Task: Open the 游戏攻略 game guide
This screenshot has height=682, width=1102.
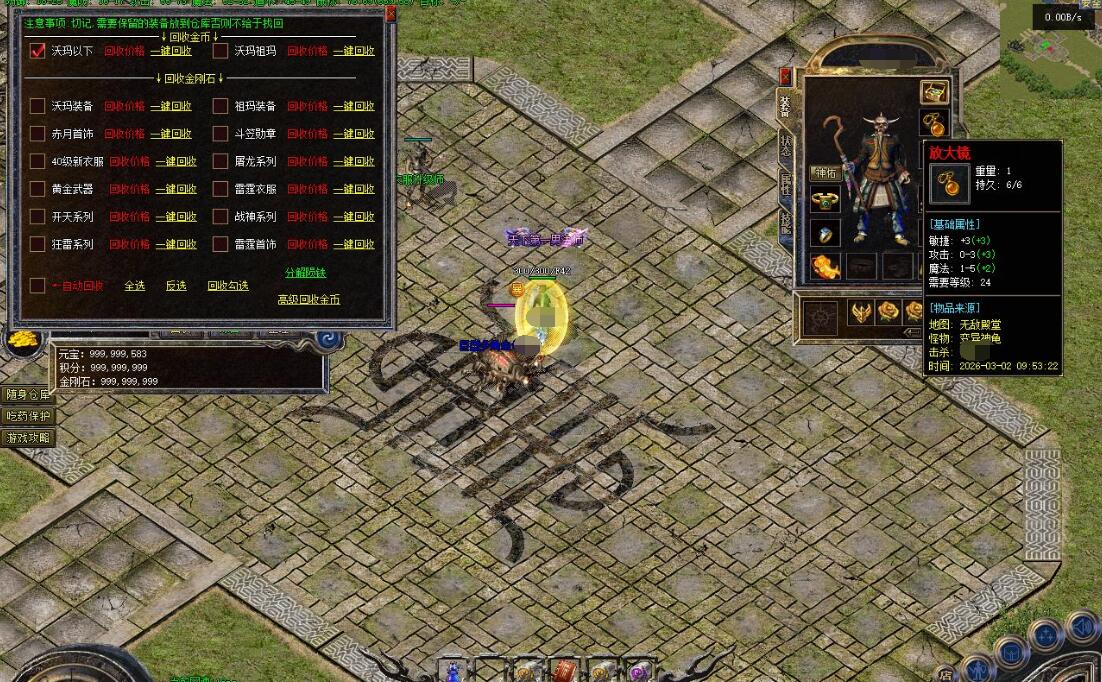Action: (x=26, y=438)
